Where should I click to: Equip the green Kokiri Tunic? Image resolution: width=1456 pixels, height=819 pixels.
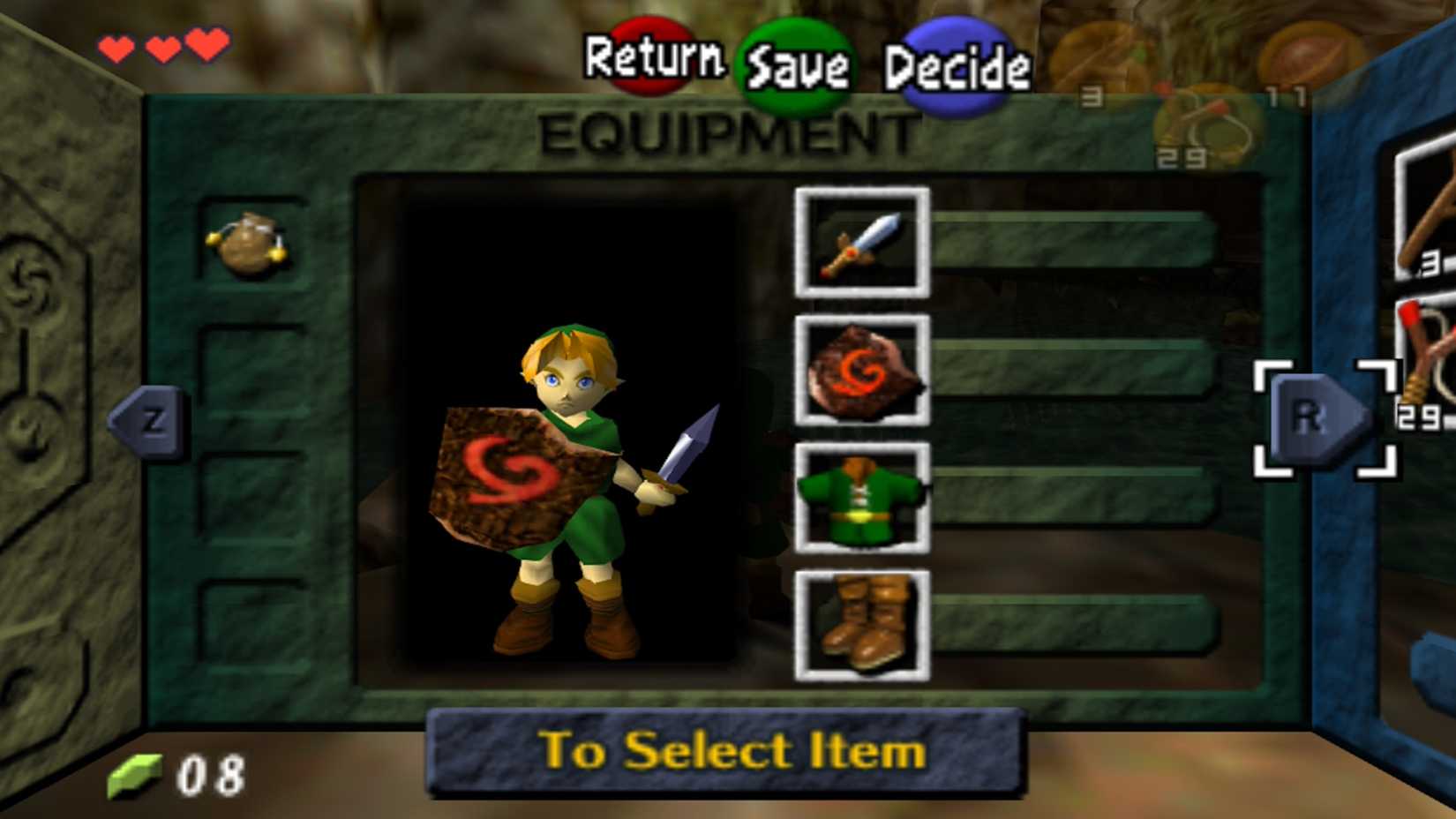(x=863, y=499)
